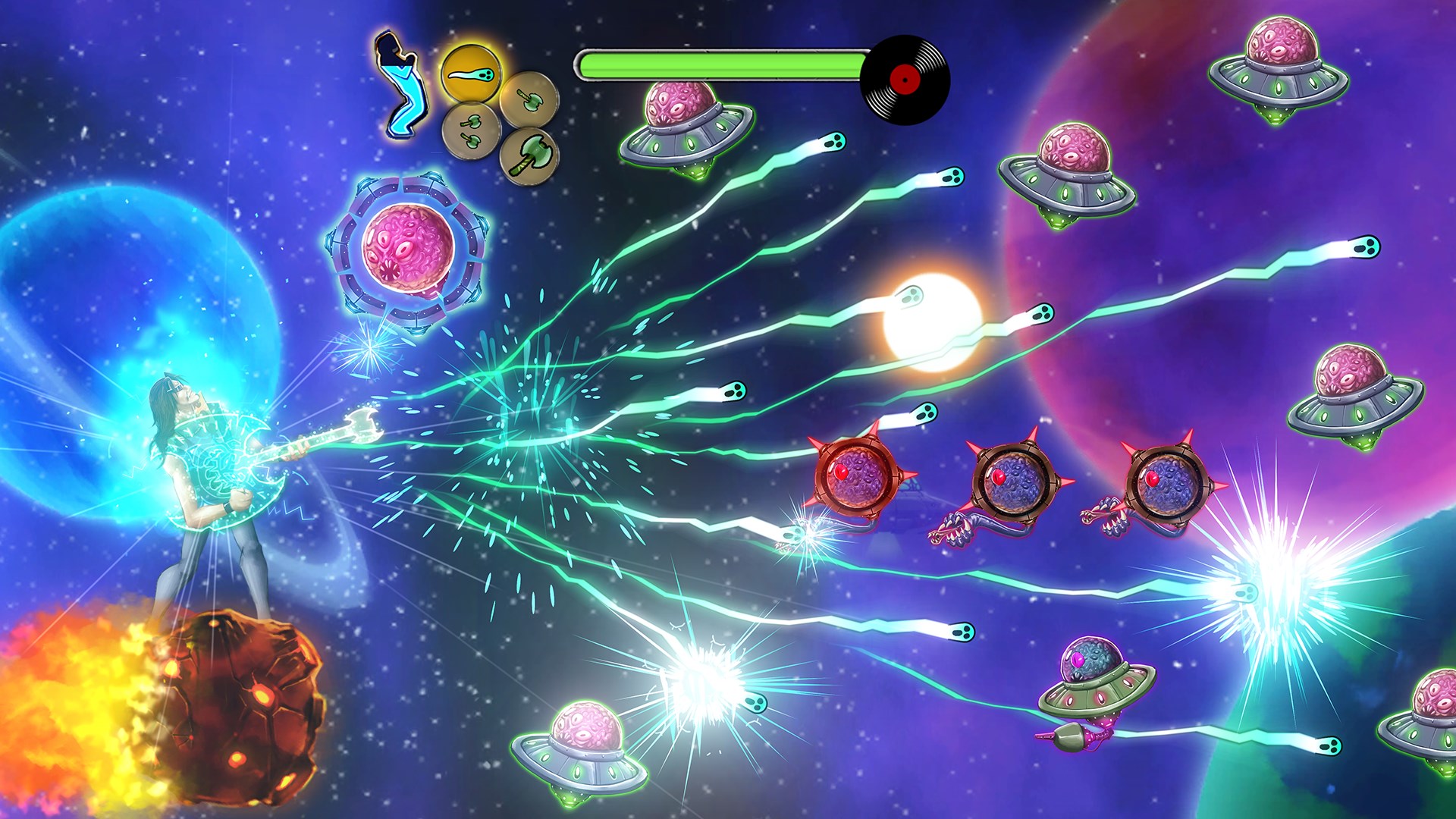Click the vinyl record icon
The height and width of the screenshot is (819, 1456).
click(x=904, y=79)
